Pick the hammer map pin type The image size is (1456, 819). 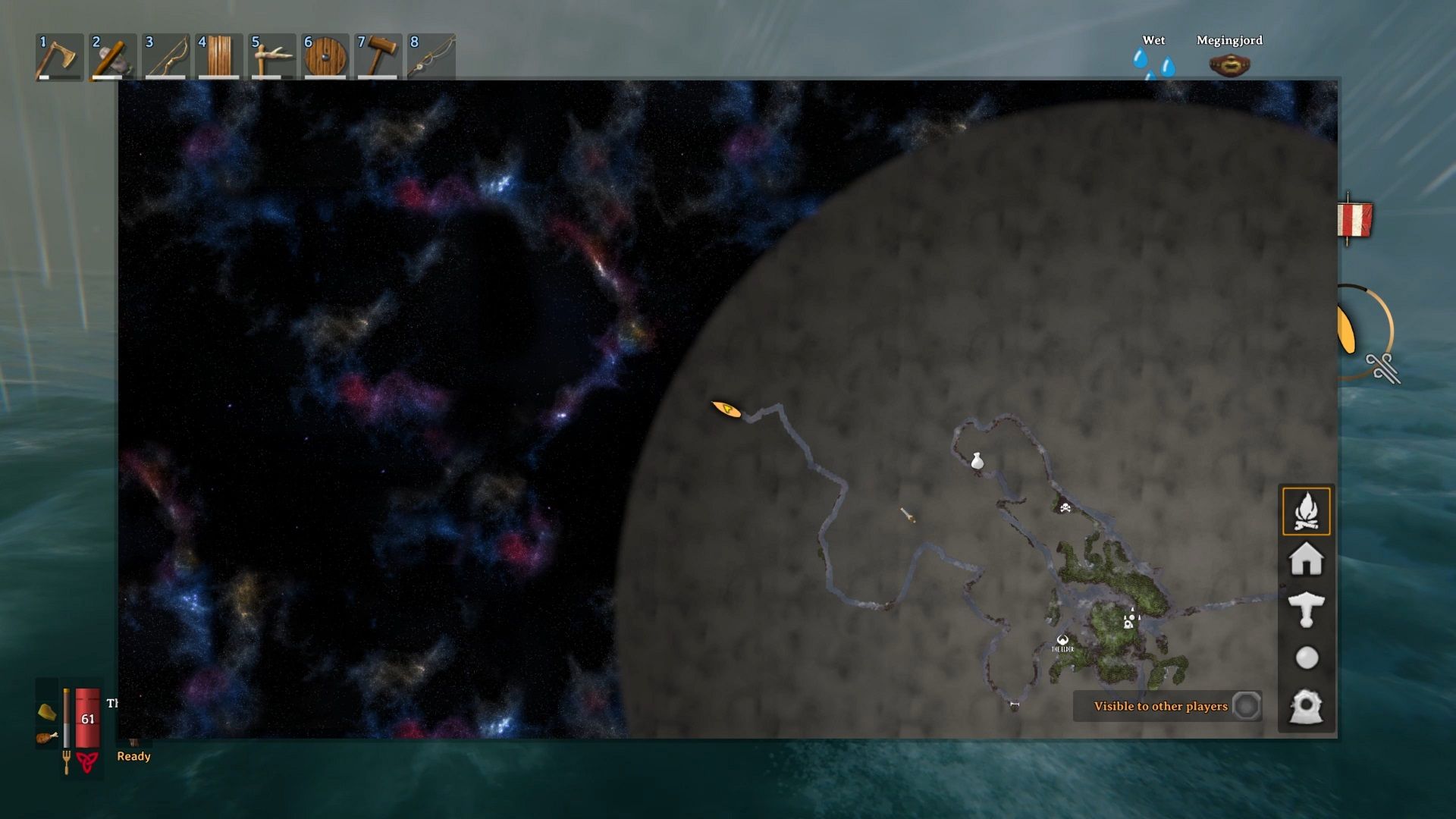(x=1306, y=609)
